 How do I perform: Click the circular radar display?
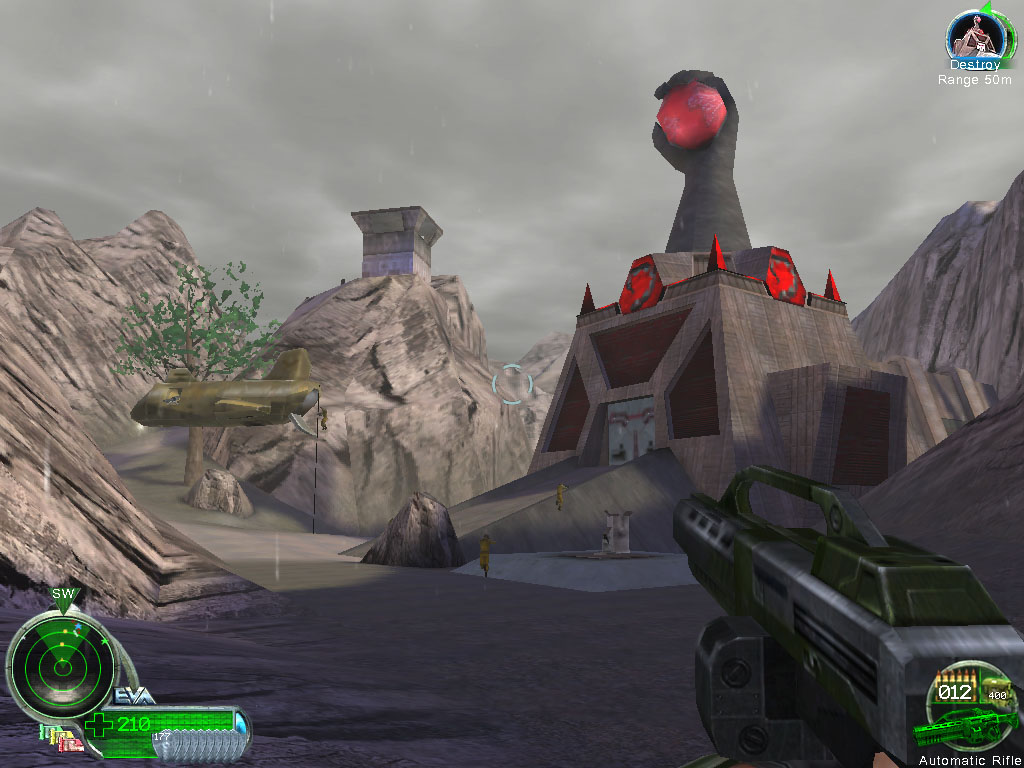tap(62, 667)
